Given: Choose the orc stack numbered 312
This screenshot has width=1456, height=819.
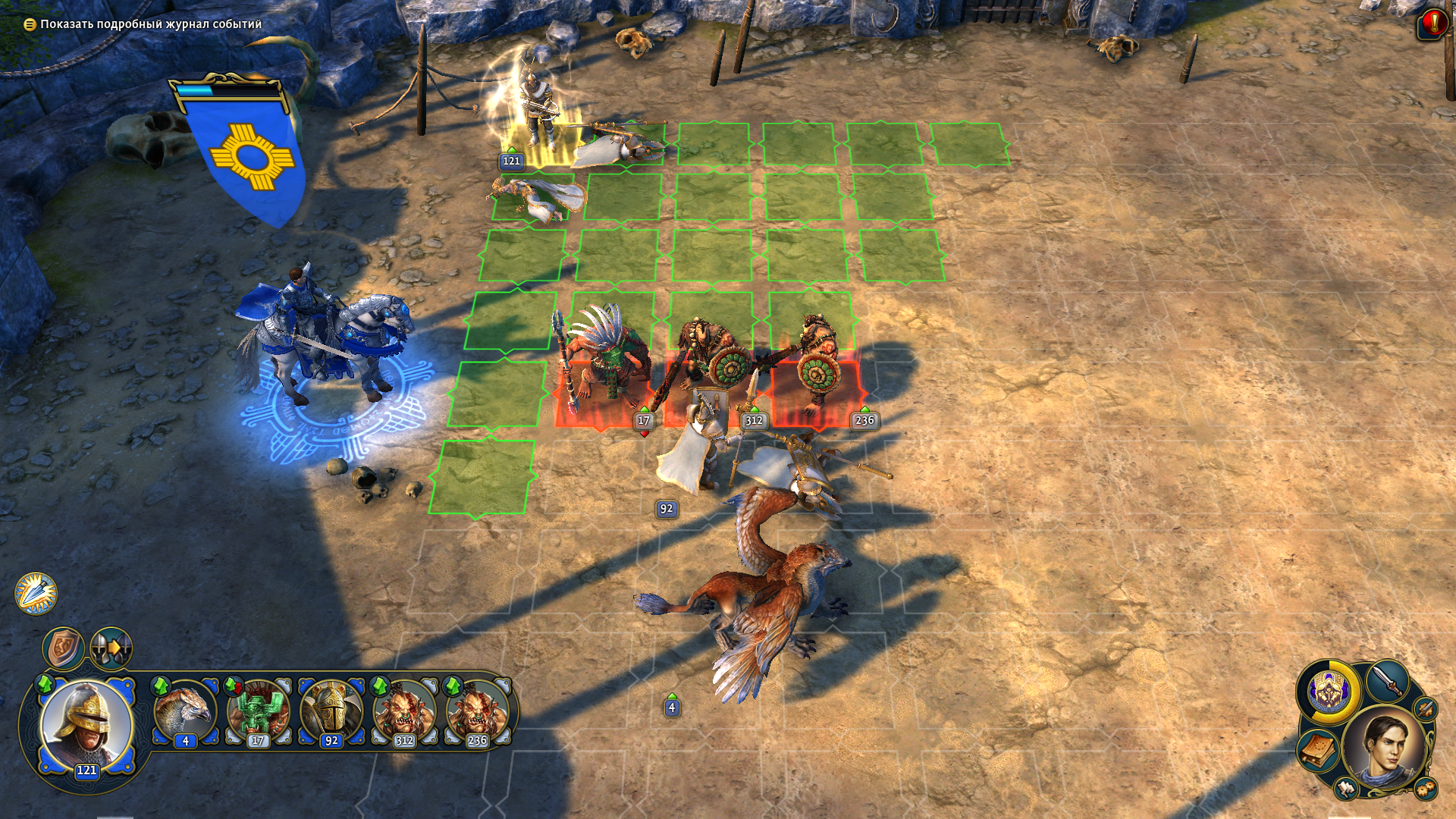Looking at the screenshot, I should (x=403, y=713).
